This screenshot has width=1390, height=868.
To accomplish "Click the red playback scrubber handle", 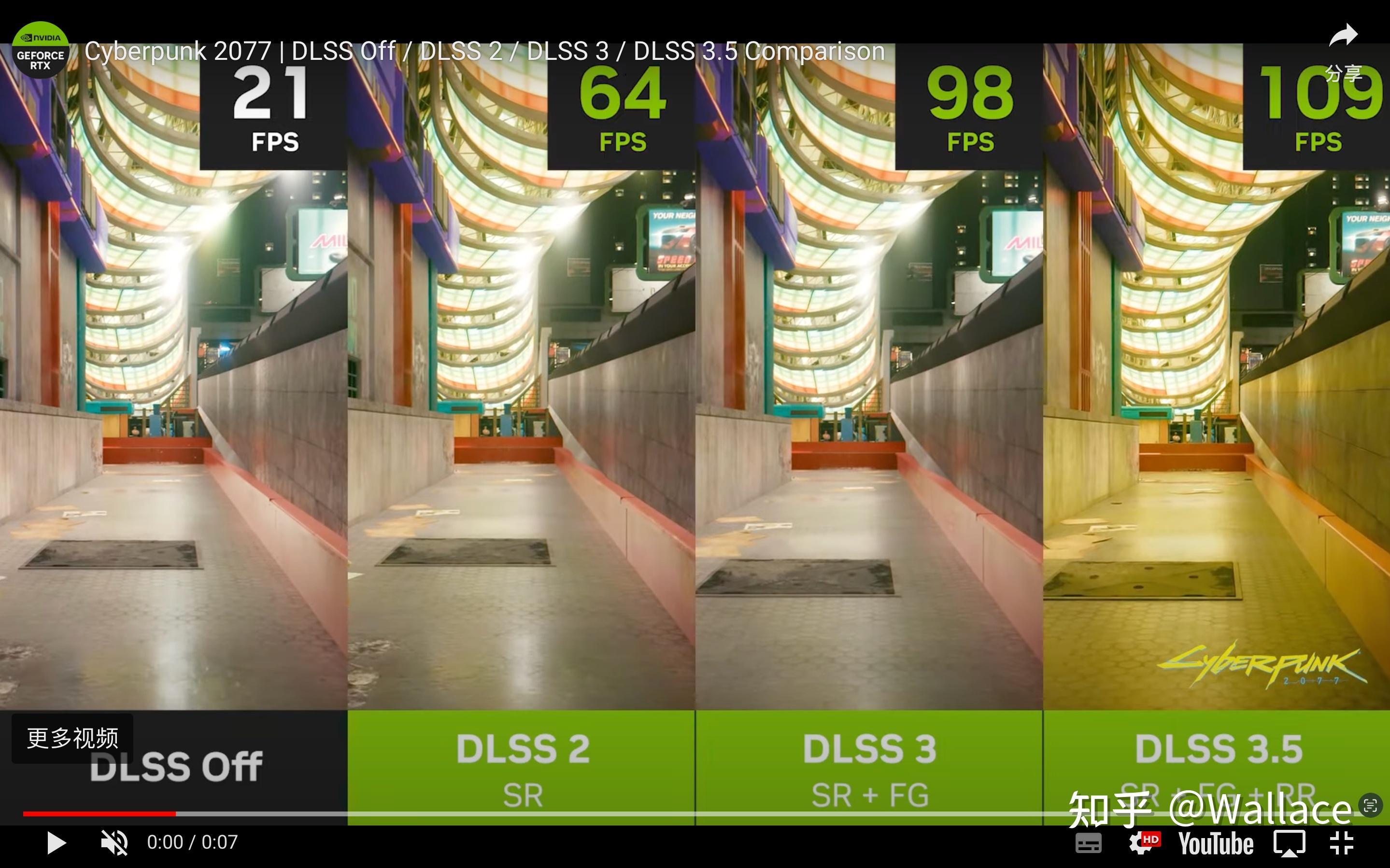I will click(175, 813).
